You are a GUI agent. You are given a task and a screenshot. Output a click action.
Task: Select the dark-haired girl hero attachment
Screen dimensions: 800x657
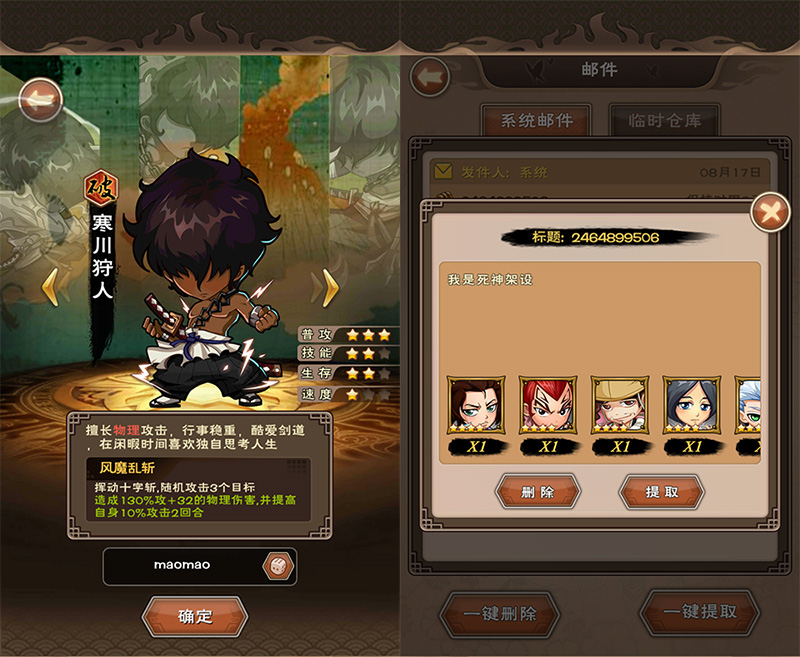tap(692, 404)
